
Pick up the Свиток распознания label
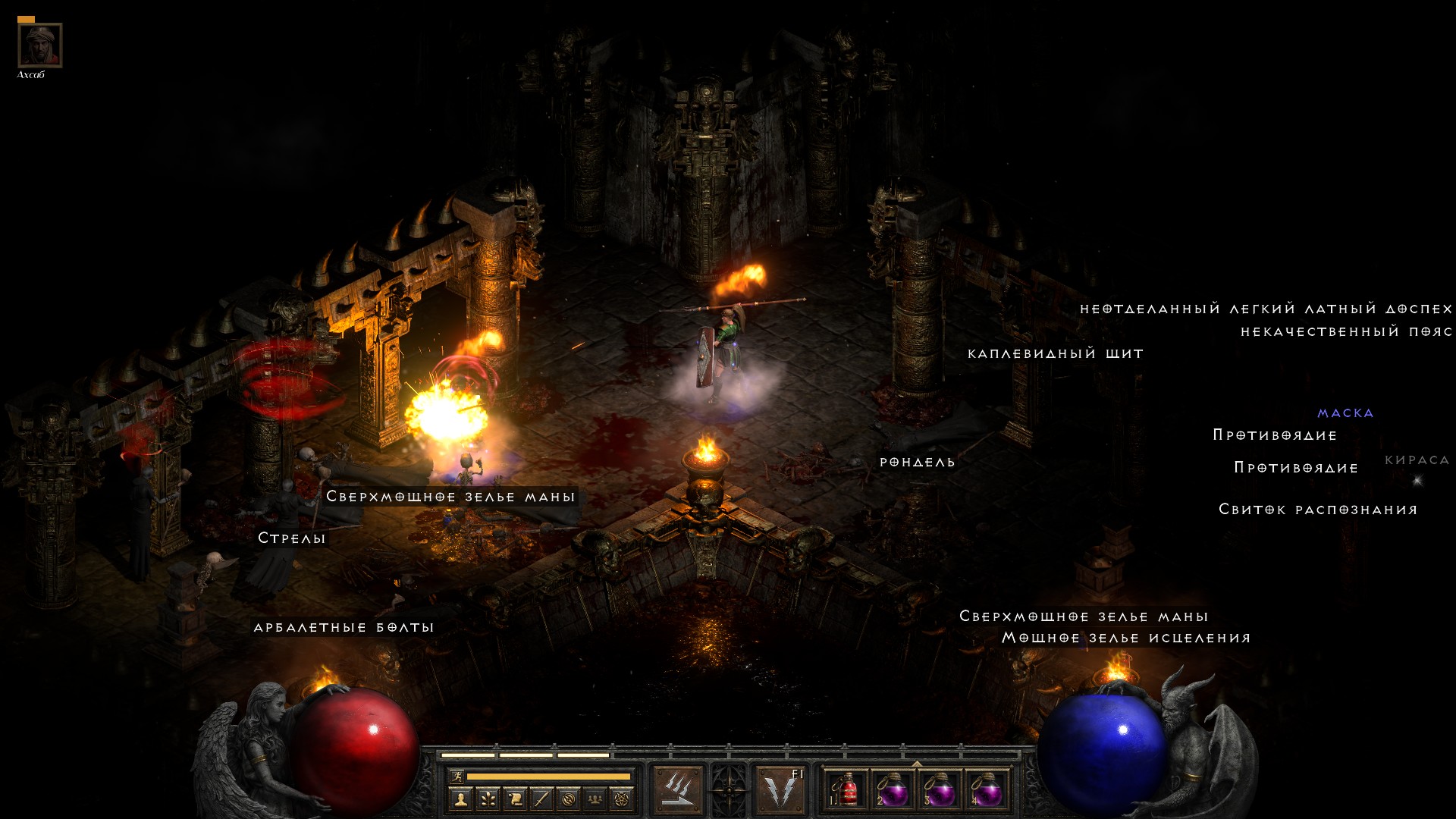1318,510
